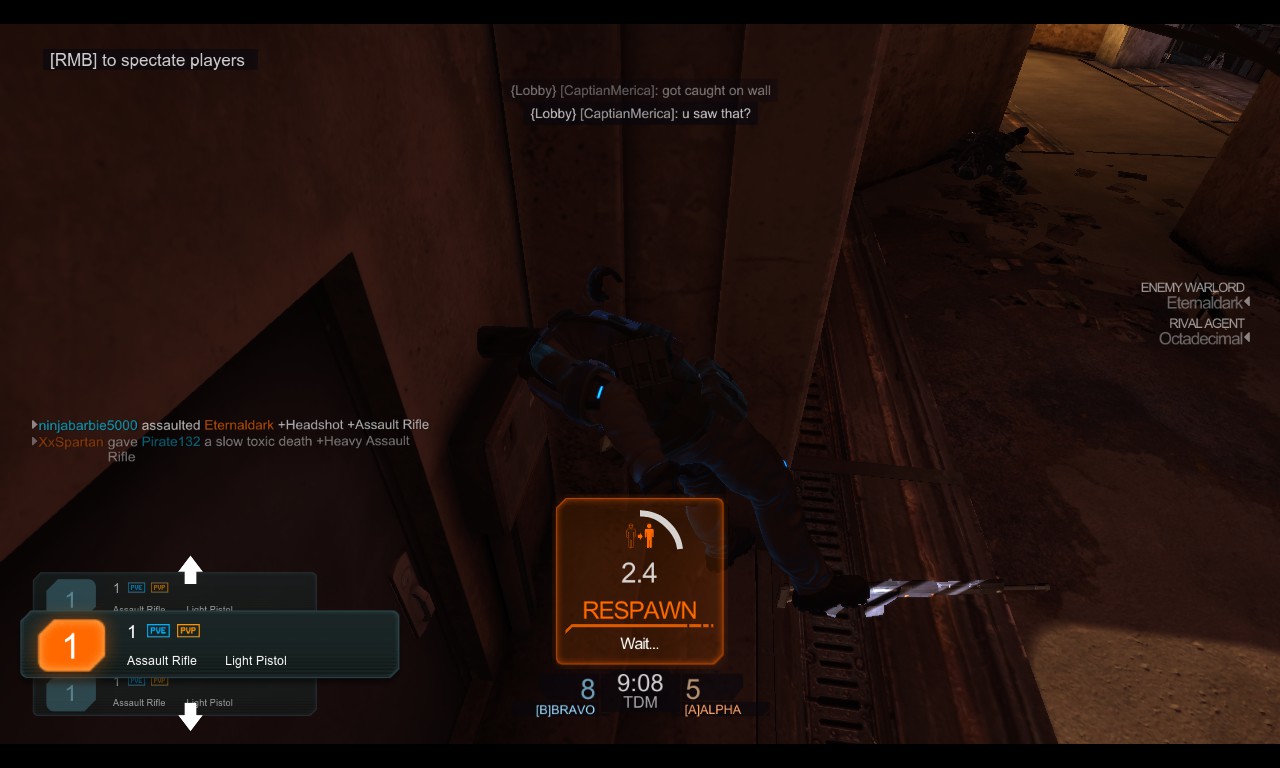Expand the Eternaldark enemy warlord entry

(1246, 302)
